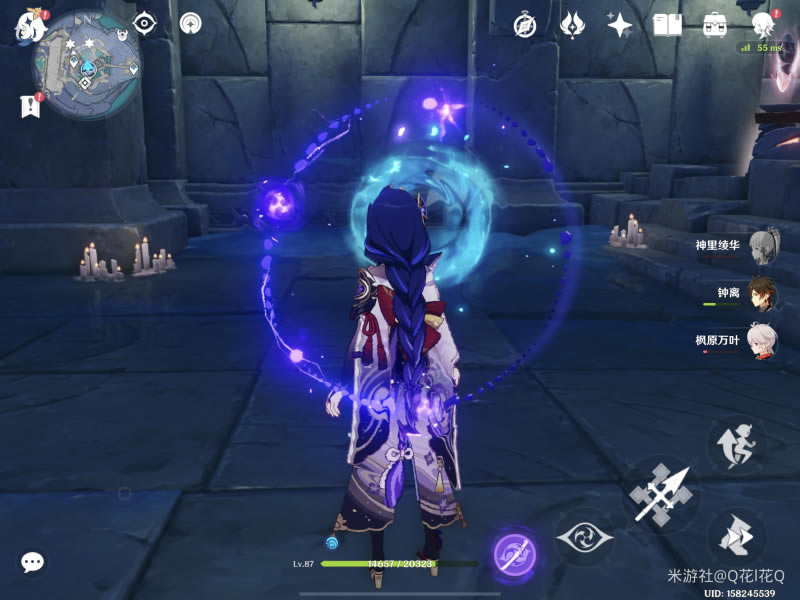Open the adventurer handbook book icon
Screen dimensions: 800x600
coord(667,25)
